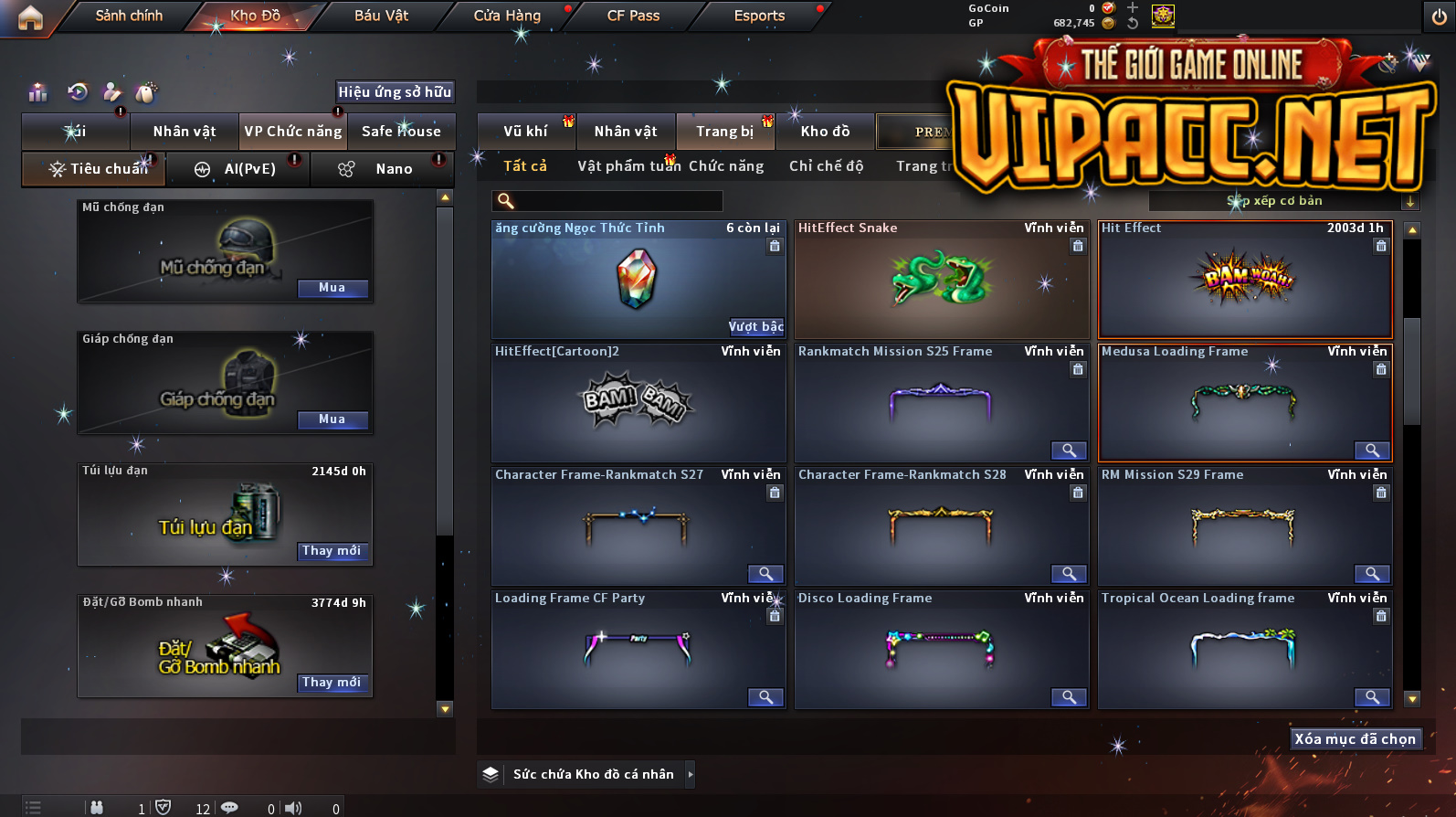Buy the Mũ chống đạn helmet
1456x817 pixels.
click(332, 288)
